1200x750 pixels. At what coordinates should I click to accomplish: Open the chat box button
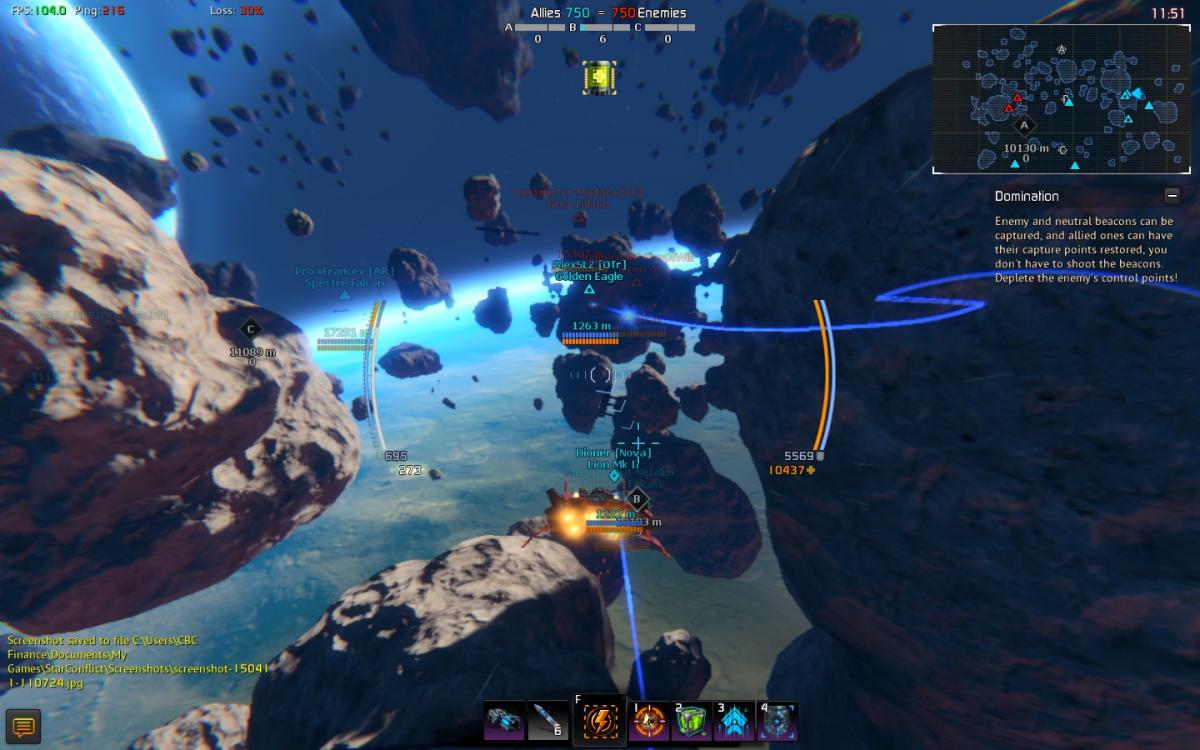[x=22, y=727]
